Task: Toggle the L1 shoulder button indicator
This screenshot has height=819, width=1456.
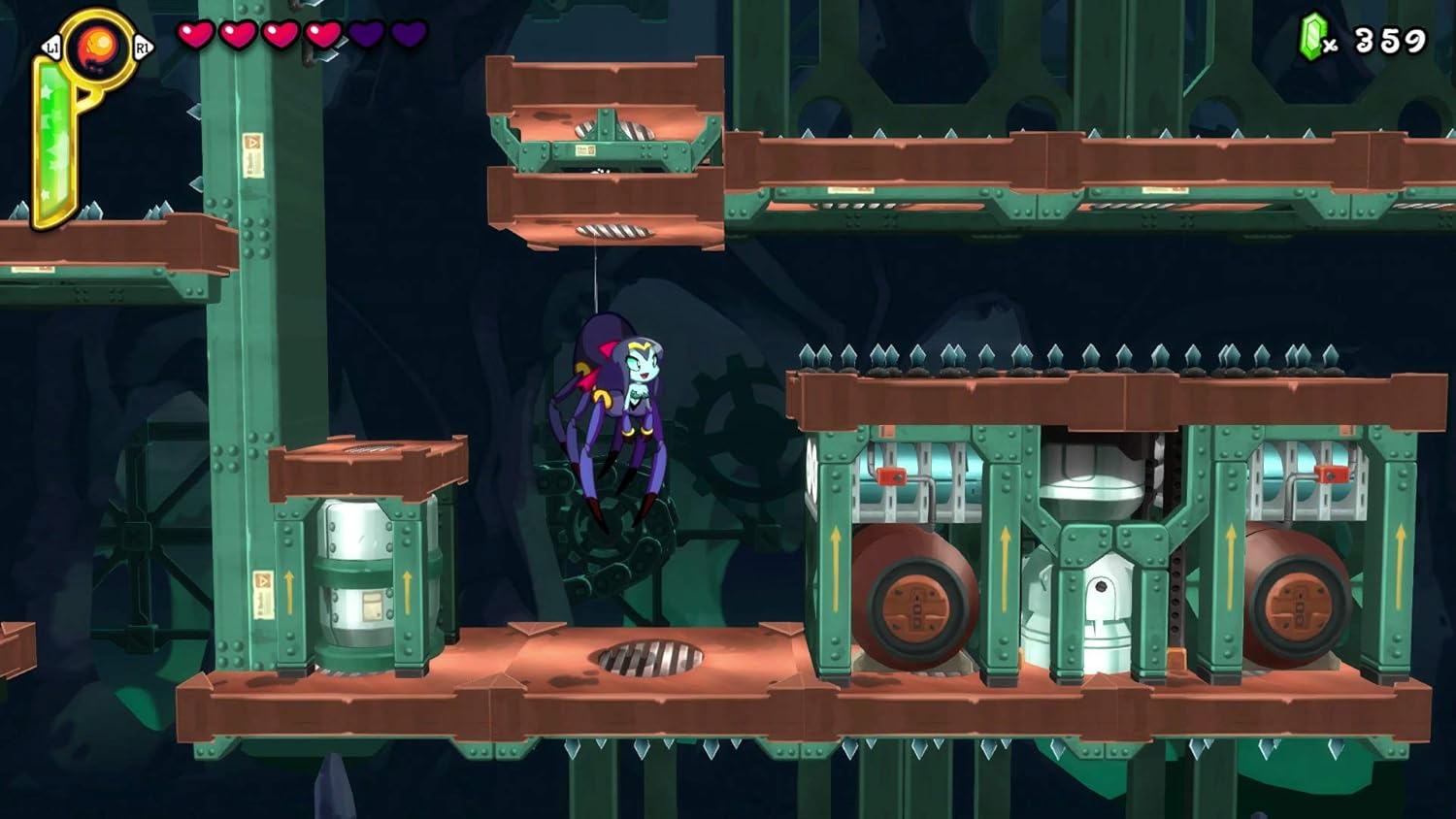Action: point(50,46)
